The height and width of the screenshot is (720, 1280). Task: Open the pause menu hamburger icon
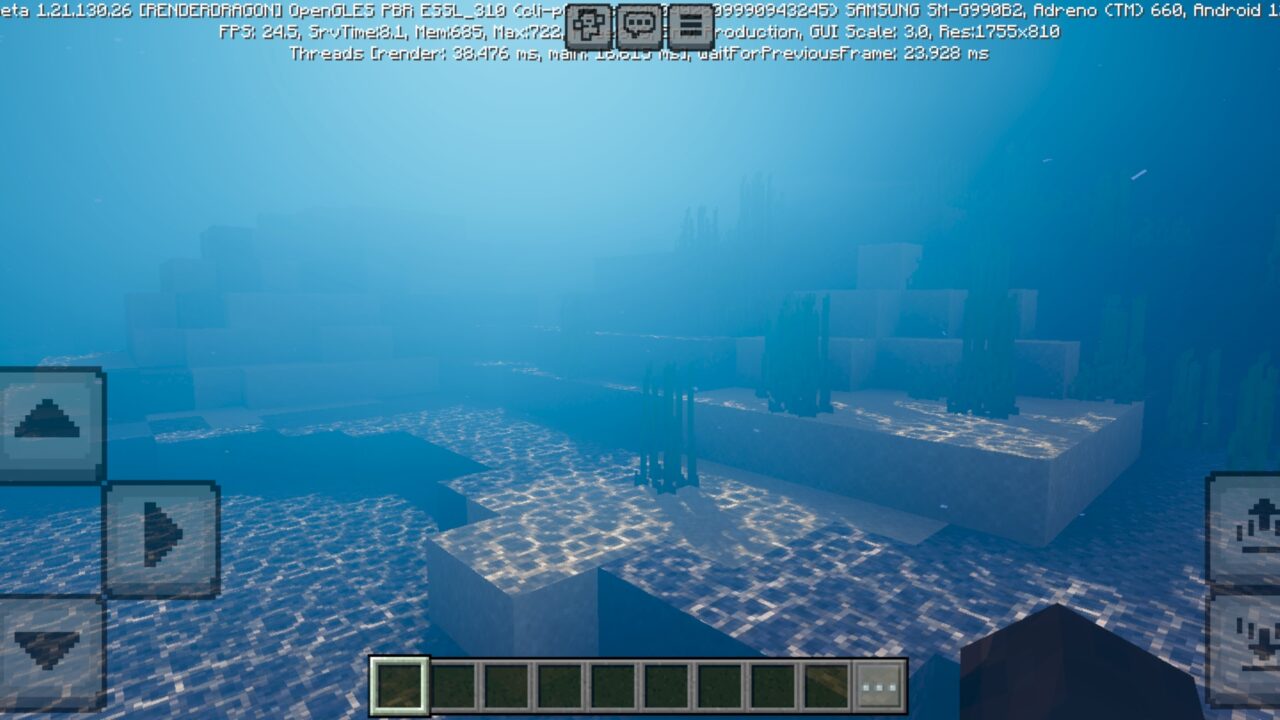click(x=687, y=25)
